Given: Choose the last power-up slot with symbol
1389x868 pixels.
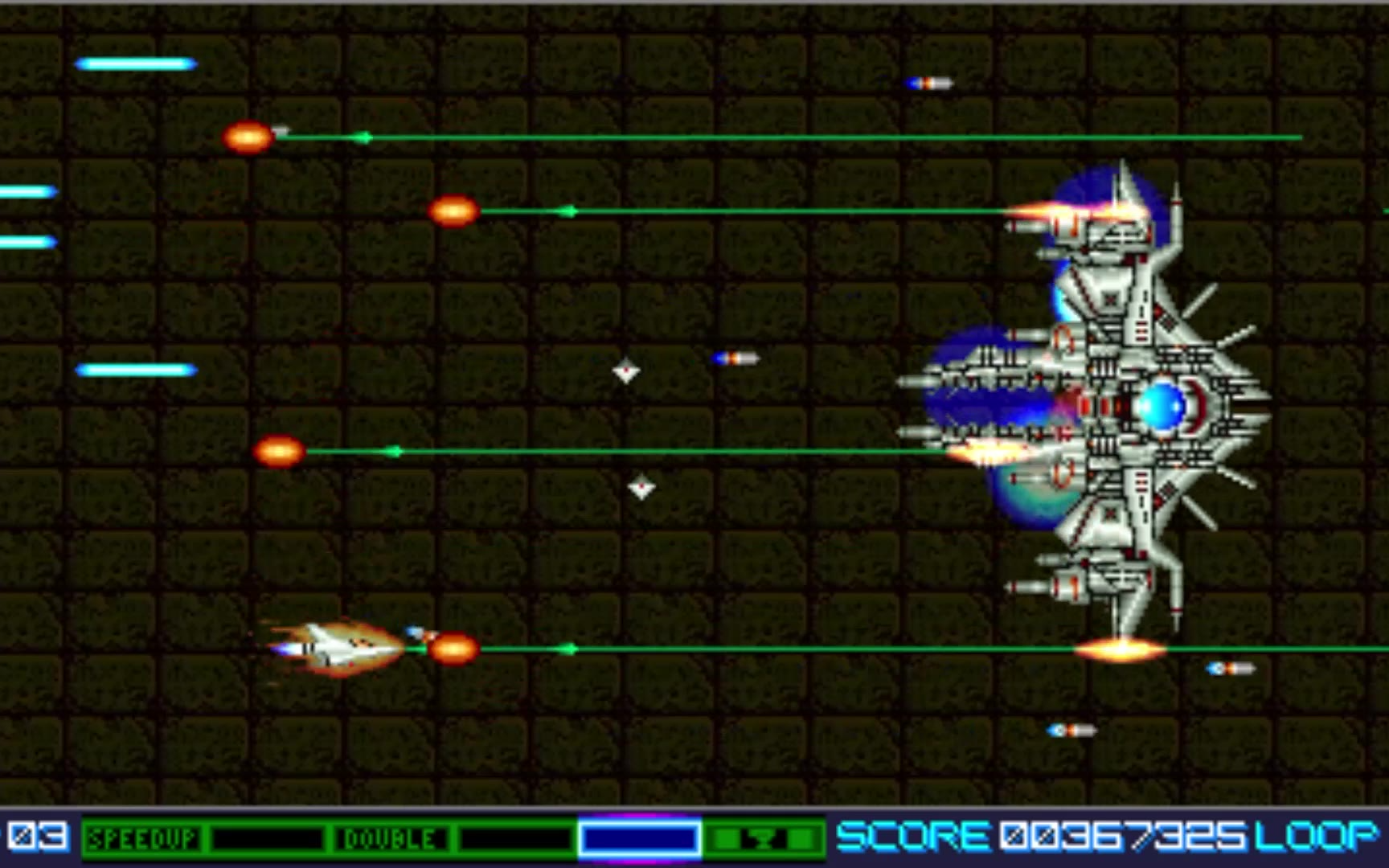Looking at the screenshot, I should pyautogui.click(x=764, y=839).
